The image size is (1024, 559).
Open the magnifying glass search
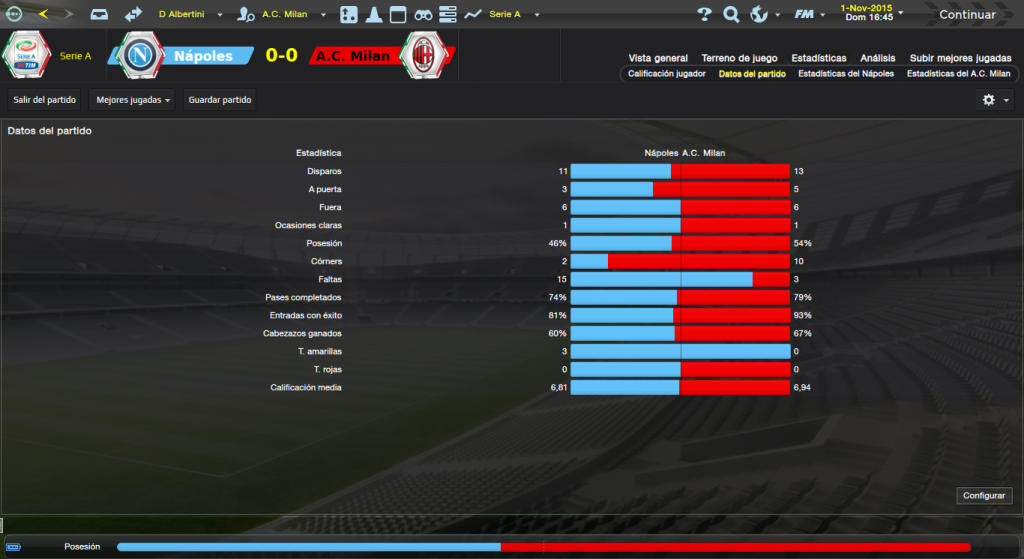pyautogui.click(x=731, y=15)
